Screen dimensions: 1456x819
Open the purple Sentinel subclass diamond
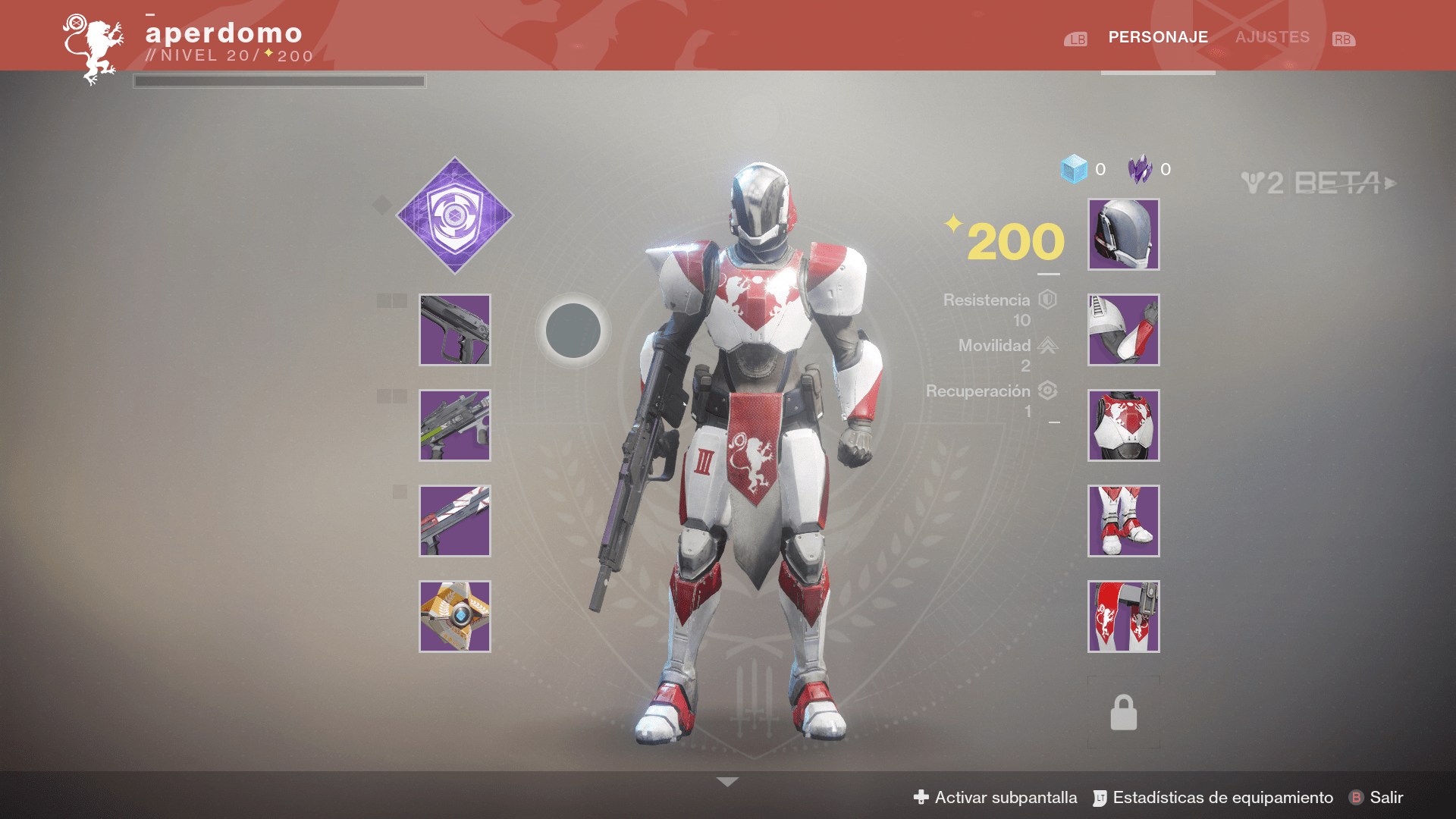click(x=455, y=215)
